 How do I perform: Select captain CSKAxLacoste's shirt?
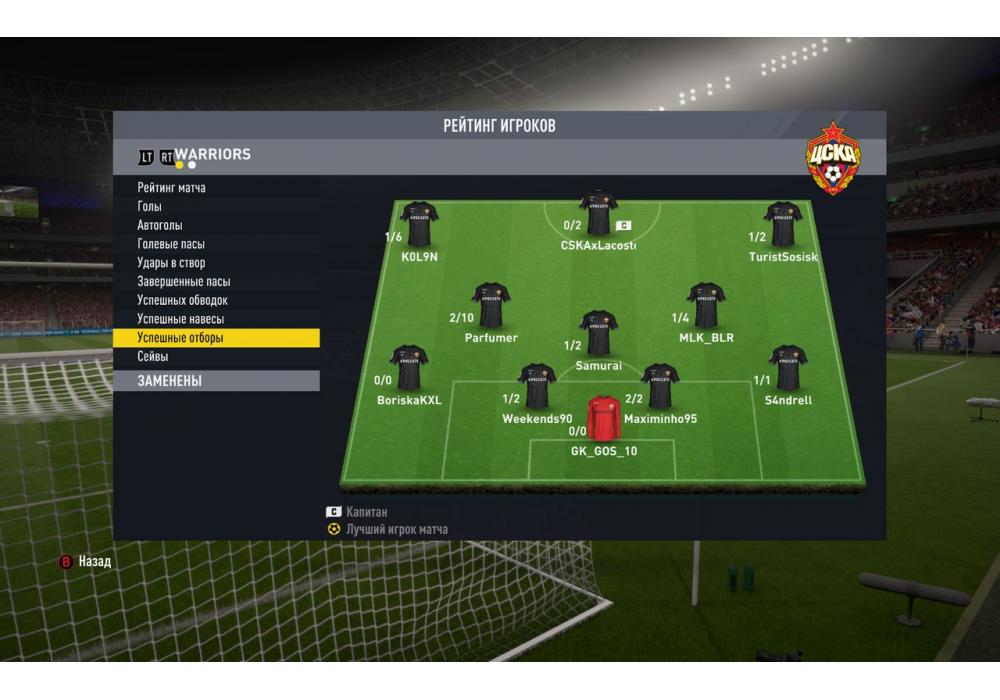598,212
